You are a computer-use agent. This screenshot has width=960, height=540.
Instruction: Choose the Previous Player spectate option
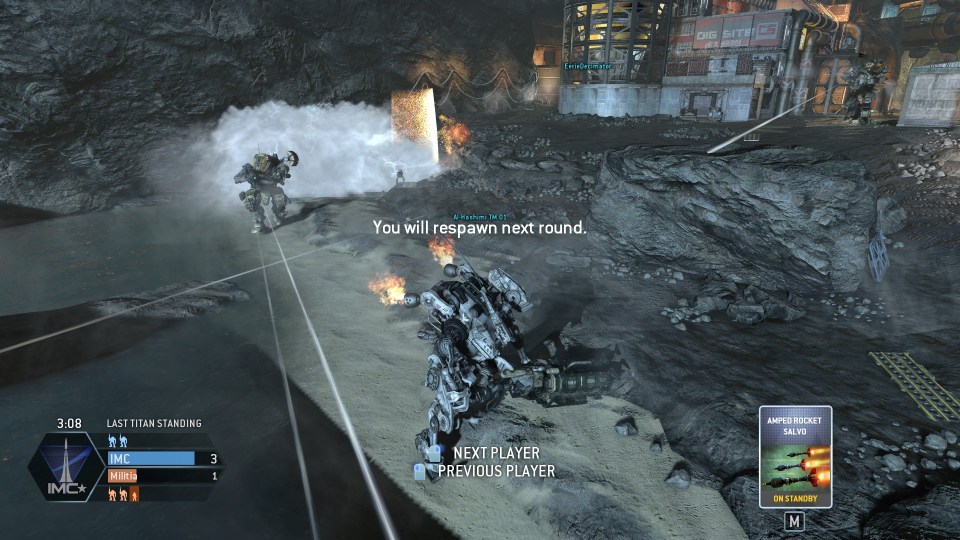click(x=495, y=471)
